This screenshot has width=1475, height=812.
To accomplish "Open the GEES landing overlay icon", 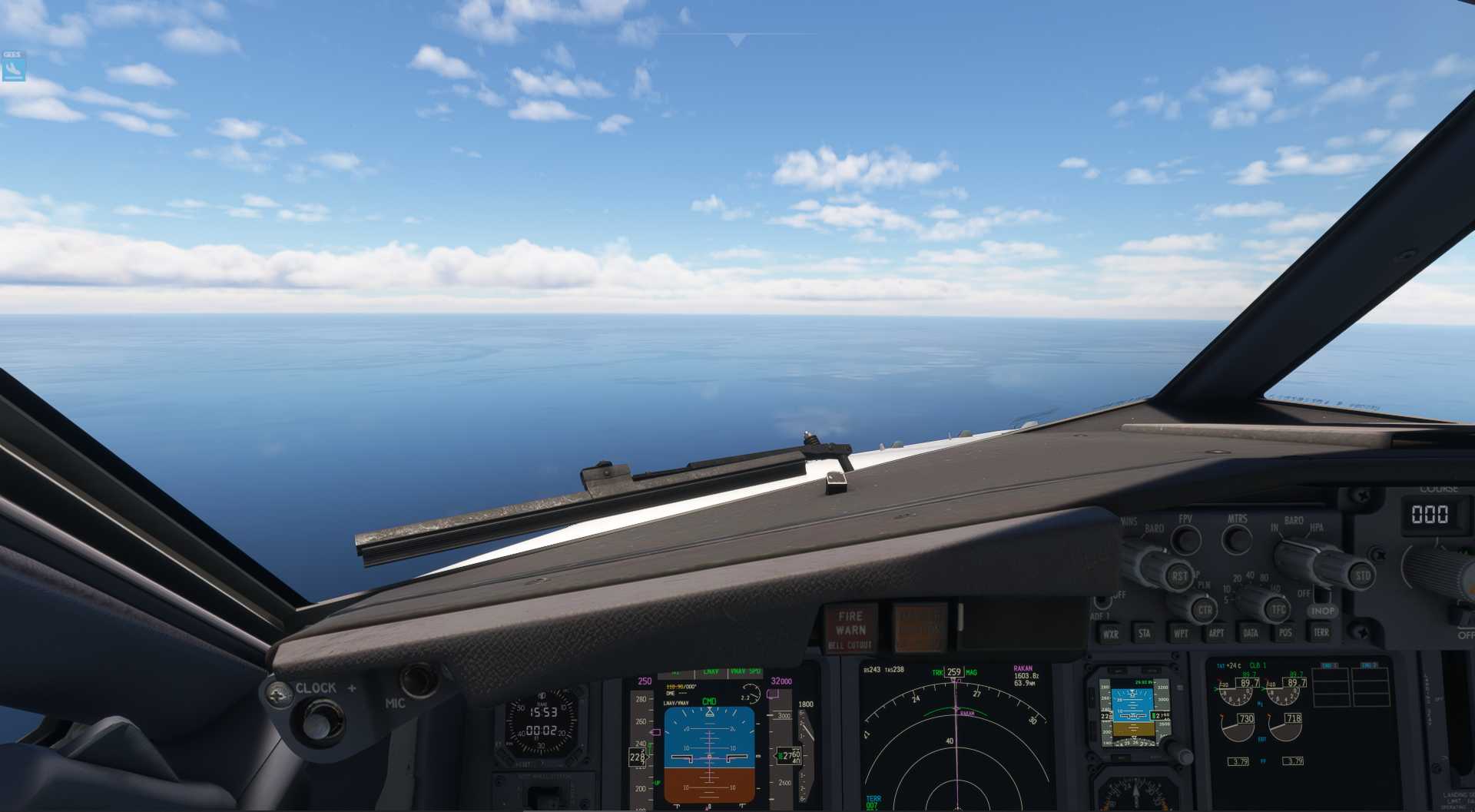I will pos(13,69).
